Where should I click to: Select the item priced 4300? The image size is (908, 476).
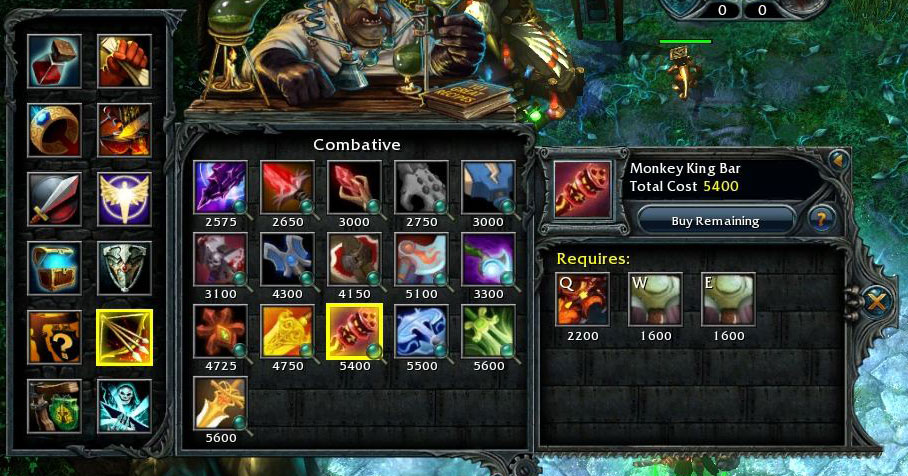(x=286, y=259)
